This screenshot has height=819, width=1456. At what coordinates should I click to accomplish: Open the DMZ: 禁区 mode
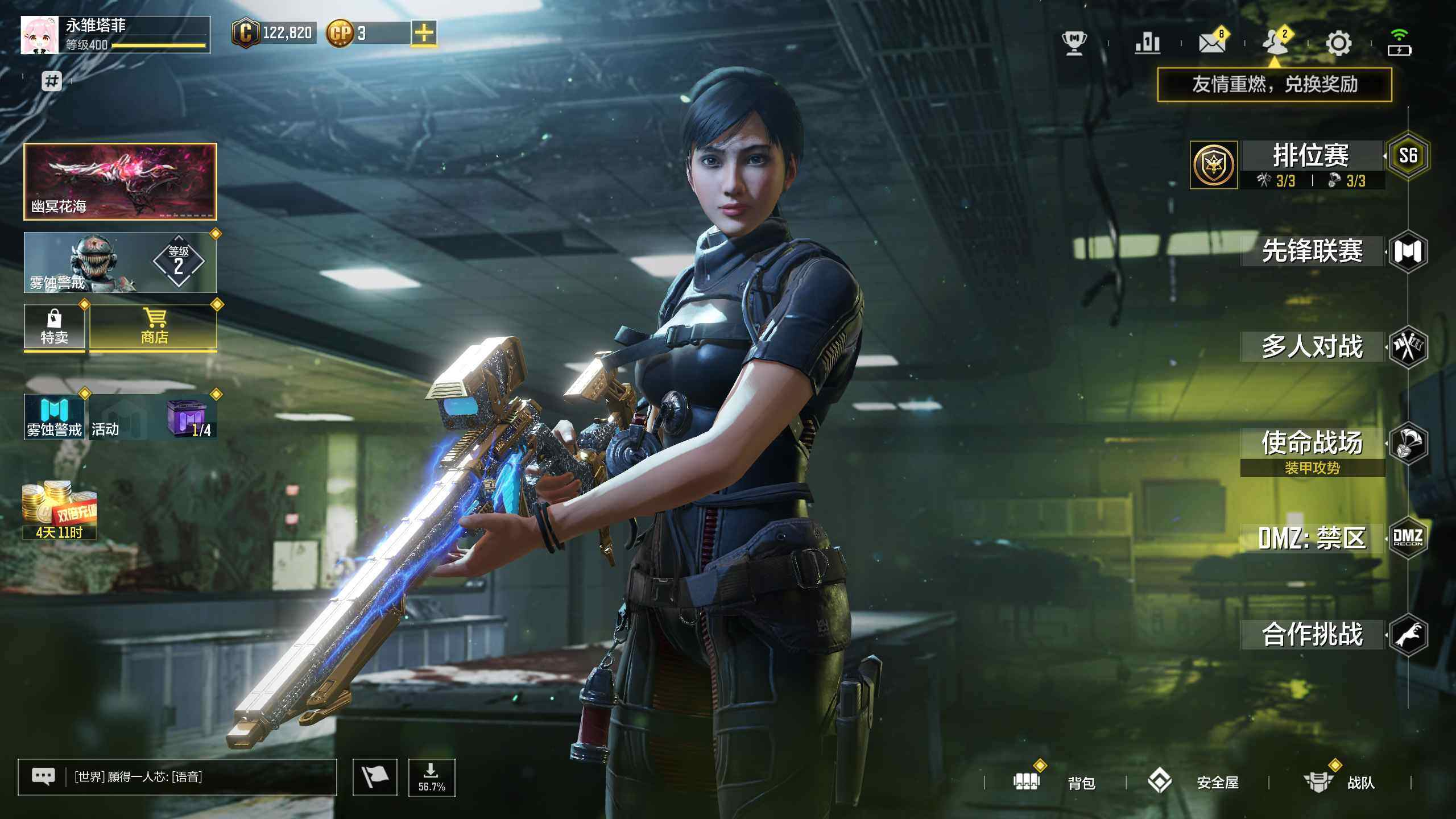click(1312, 538)
